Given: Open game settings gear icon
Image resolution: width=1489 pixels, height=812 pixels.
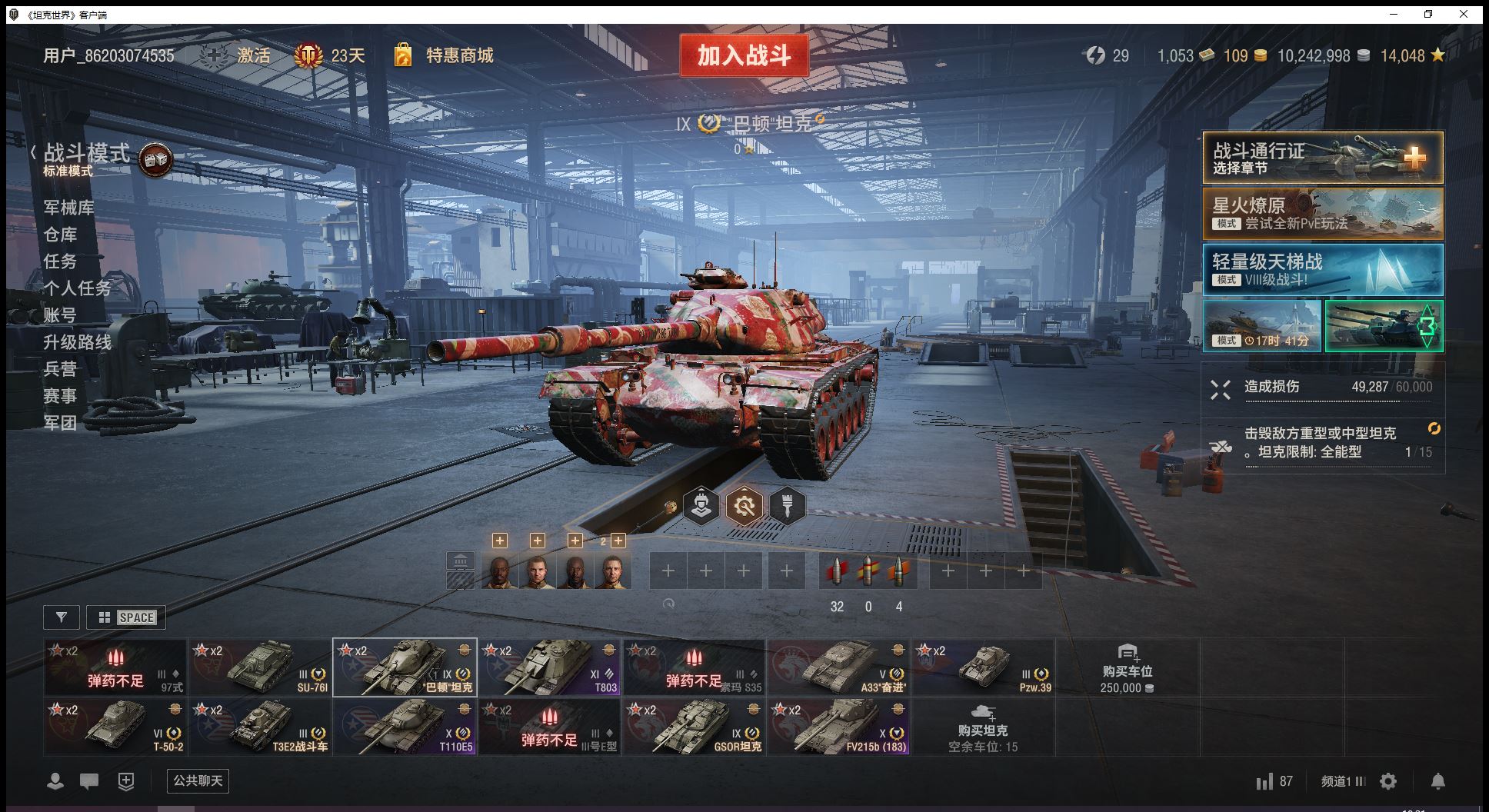Looking at the screenshot, I should tap(1388, 782).
